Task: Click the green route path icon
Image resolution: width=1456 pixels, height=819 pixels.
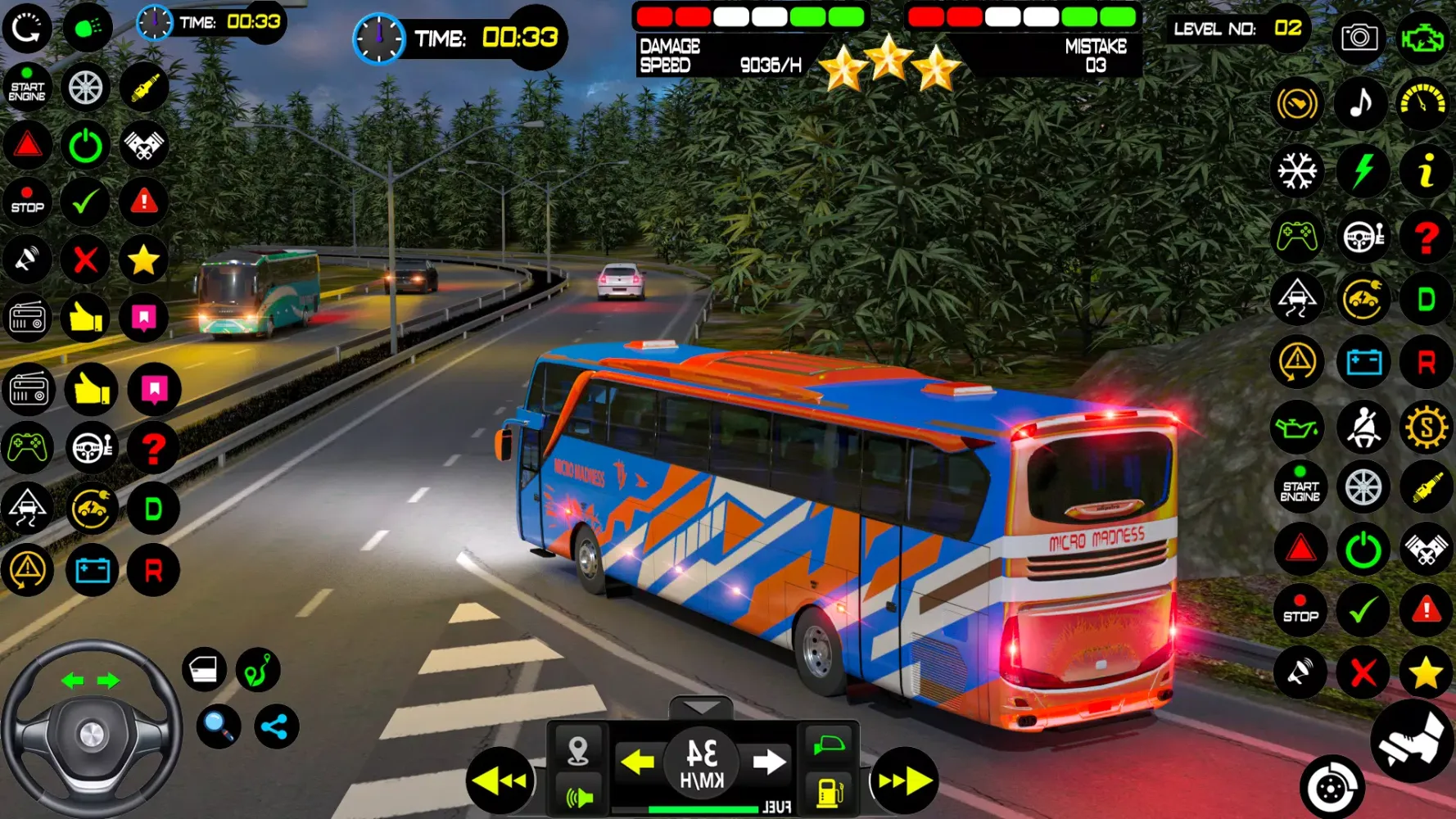Action: (x=258, y=669)
